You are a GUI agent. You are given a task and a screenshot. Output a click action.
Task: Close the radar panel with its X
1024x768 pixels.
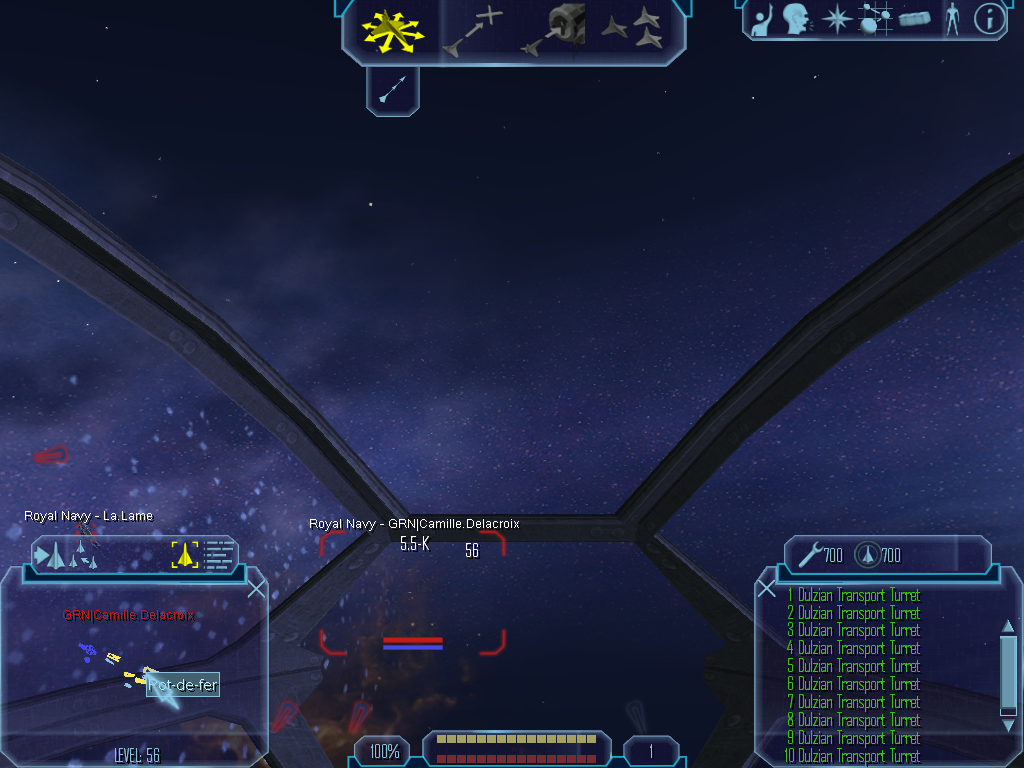click(x=256, y=589)
